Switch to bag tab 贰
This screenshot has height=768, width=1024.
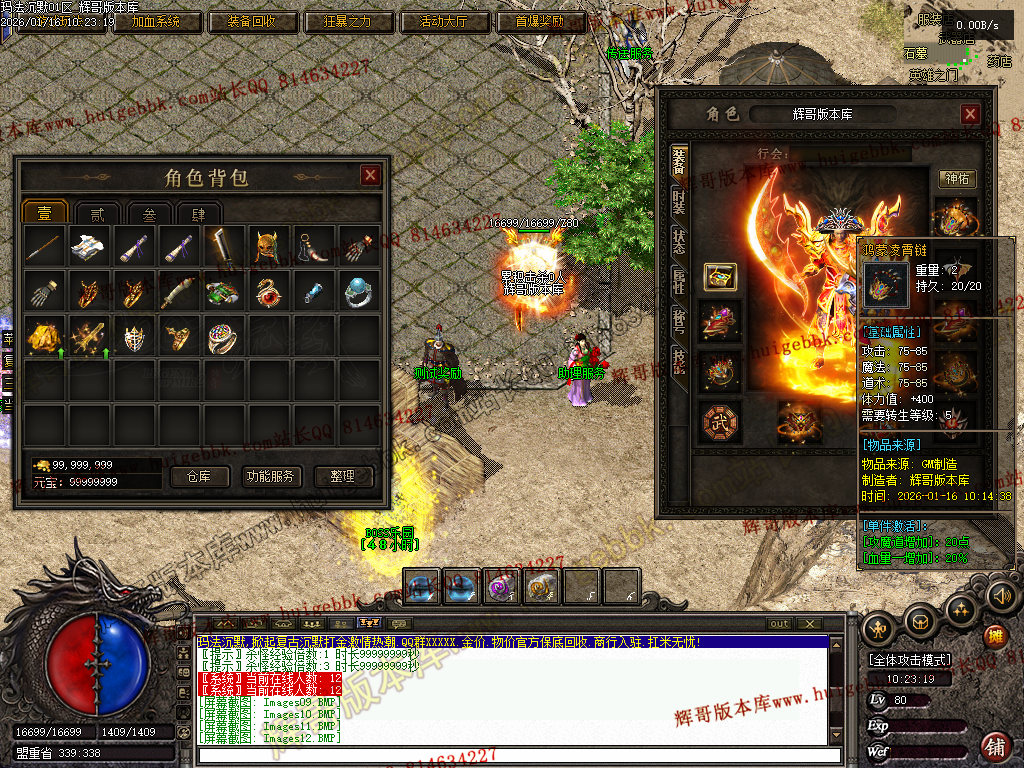coord(97,213)
